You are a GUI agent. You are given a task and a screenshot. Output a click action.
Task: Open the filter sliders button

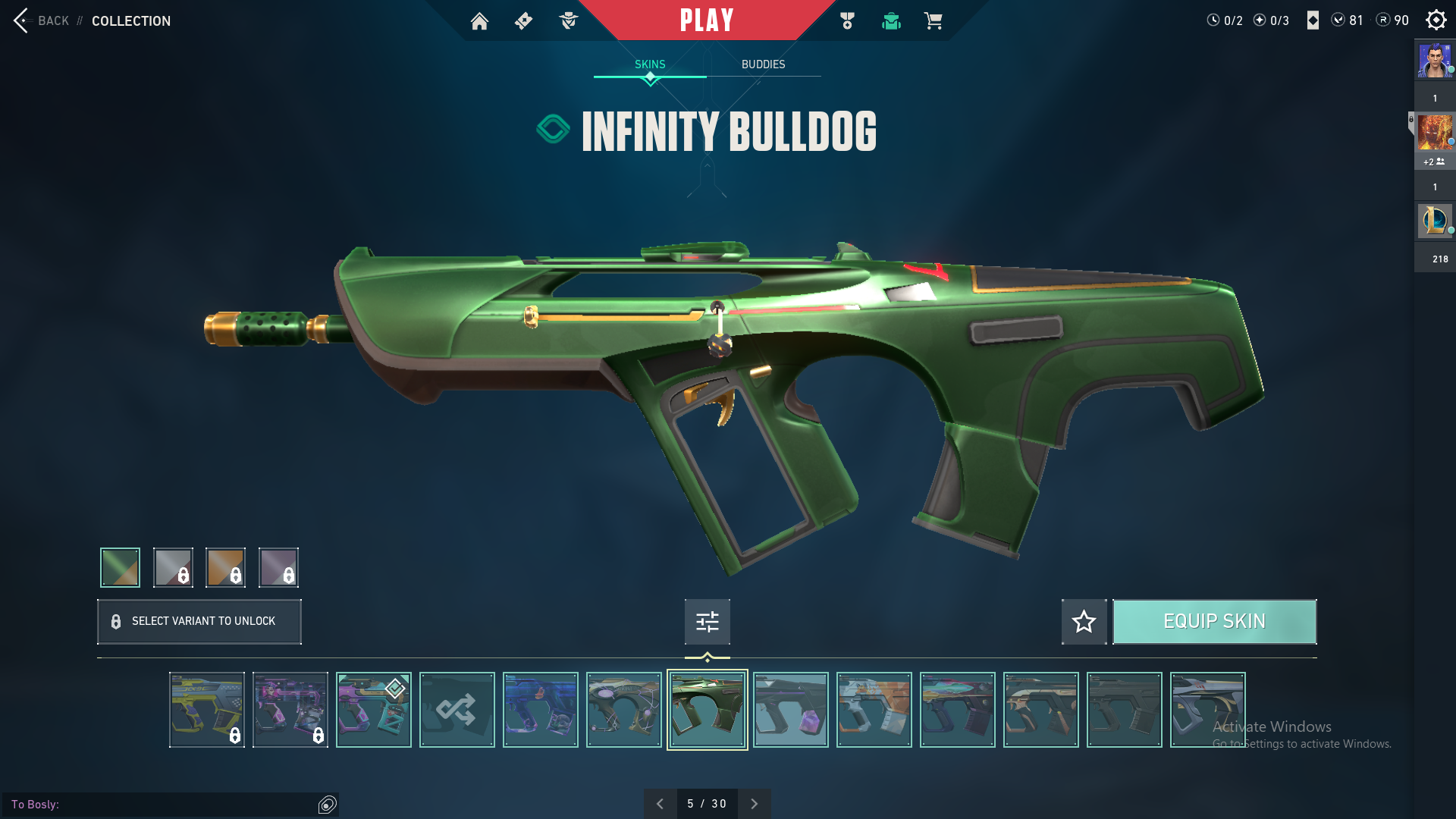(707, 622)
